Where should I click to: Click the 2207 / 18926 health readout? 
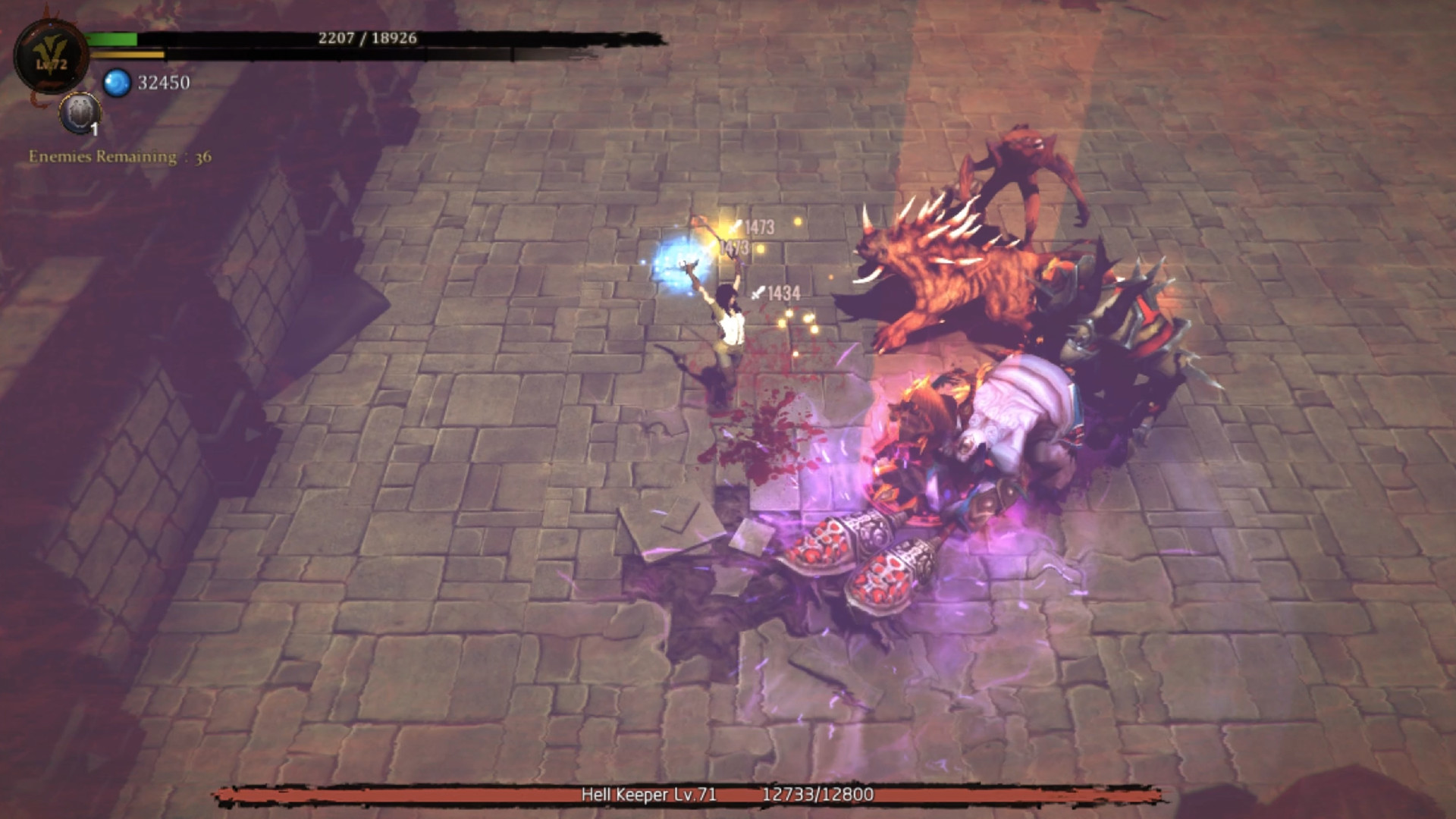pyautogui.click(x=367, y=36)
